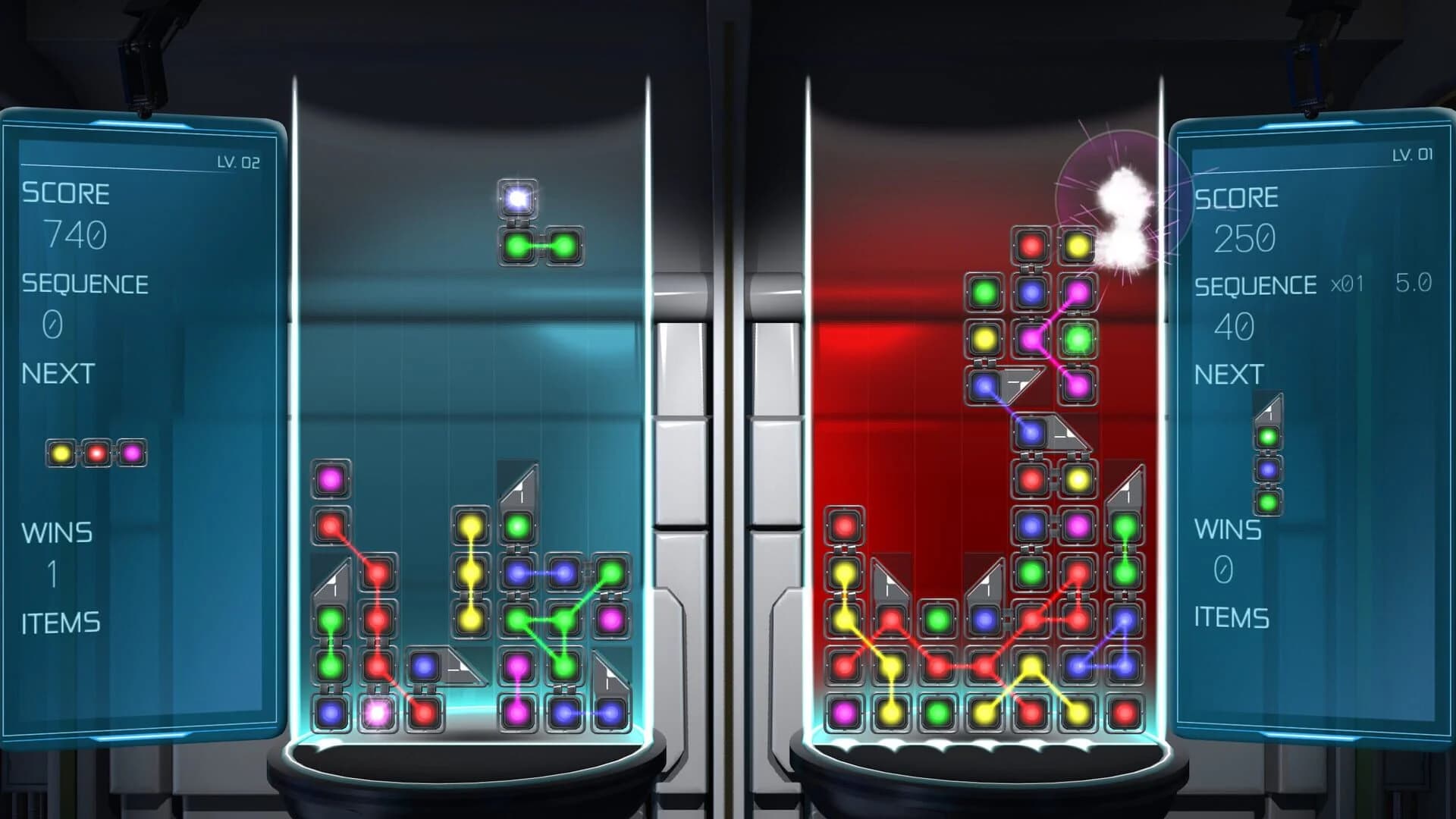Select the falling green pair in left arena
1456x819 pixels.
(x=540, y=245)
